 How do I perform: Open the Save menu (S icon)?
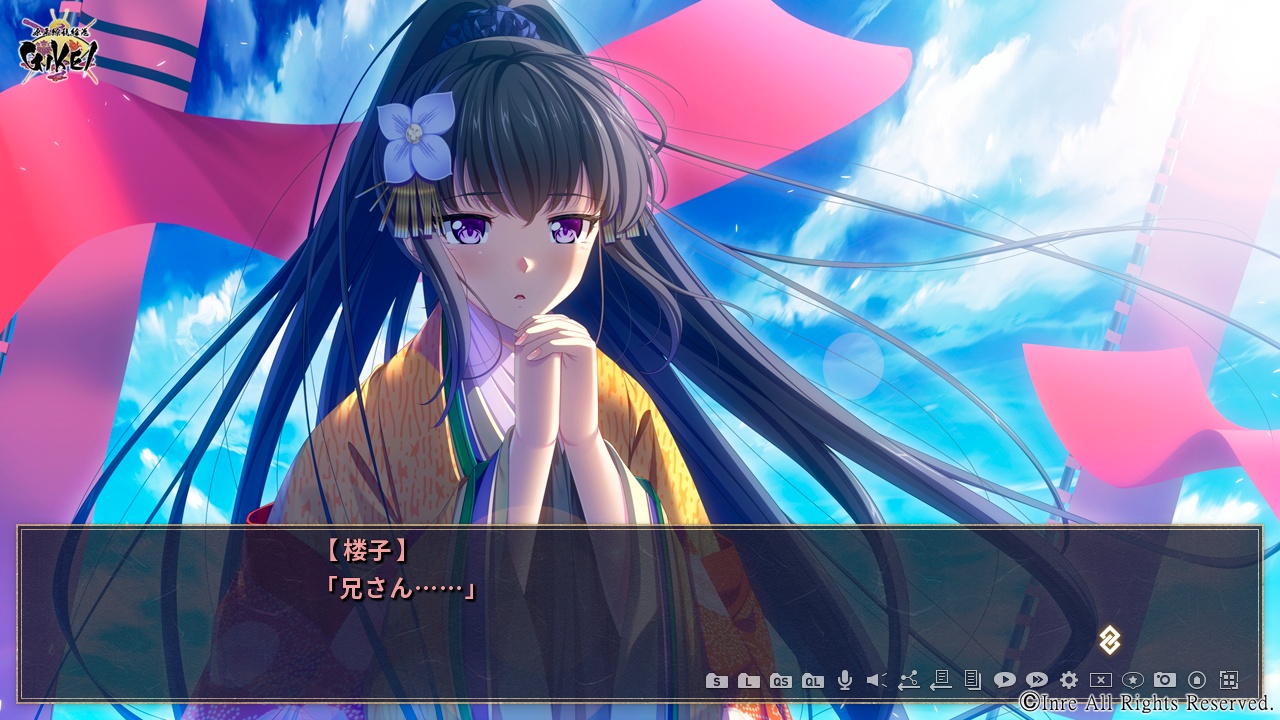[716, 681]
